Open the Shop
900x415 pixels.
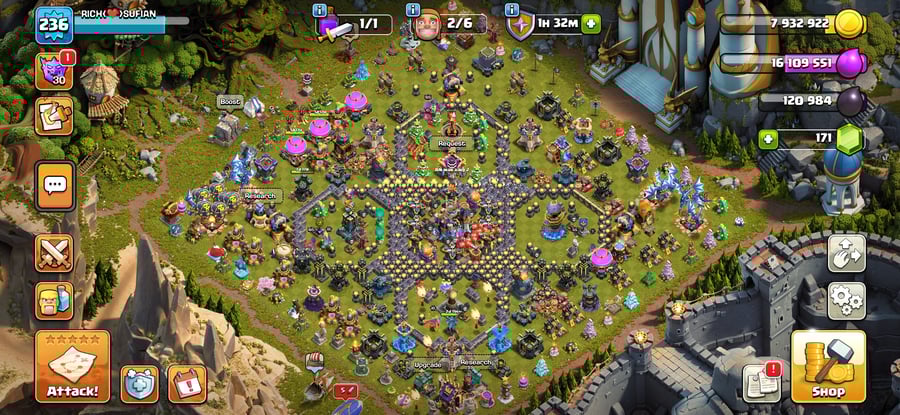828,367
